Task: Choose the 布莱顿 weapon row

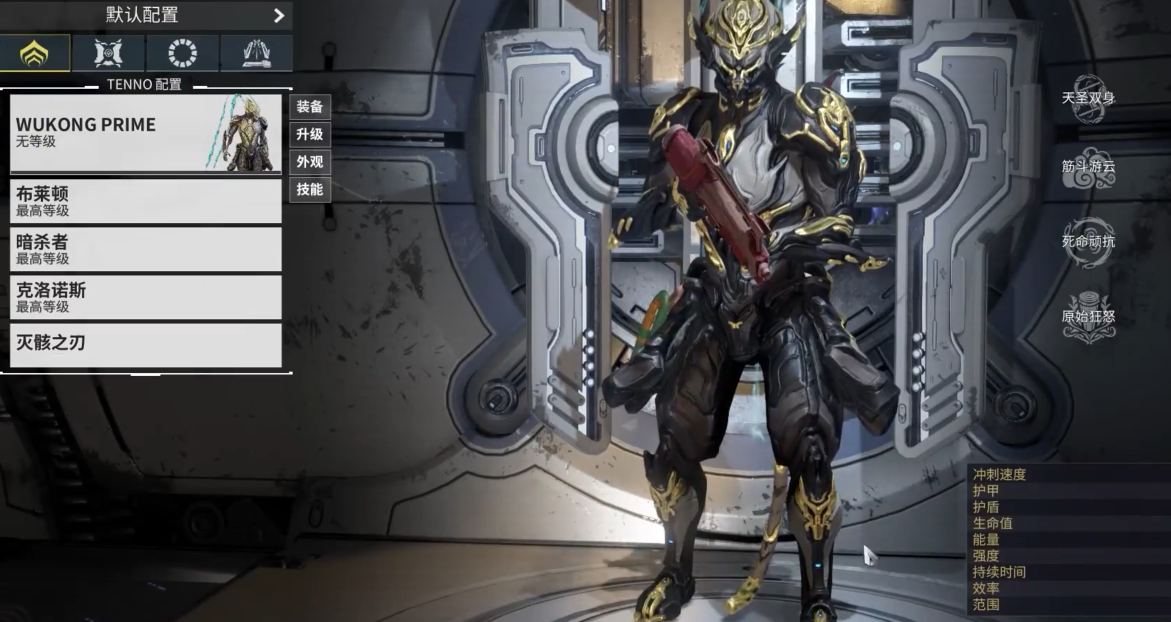Action: coord(146,201)
